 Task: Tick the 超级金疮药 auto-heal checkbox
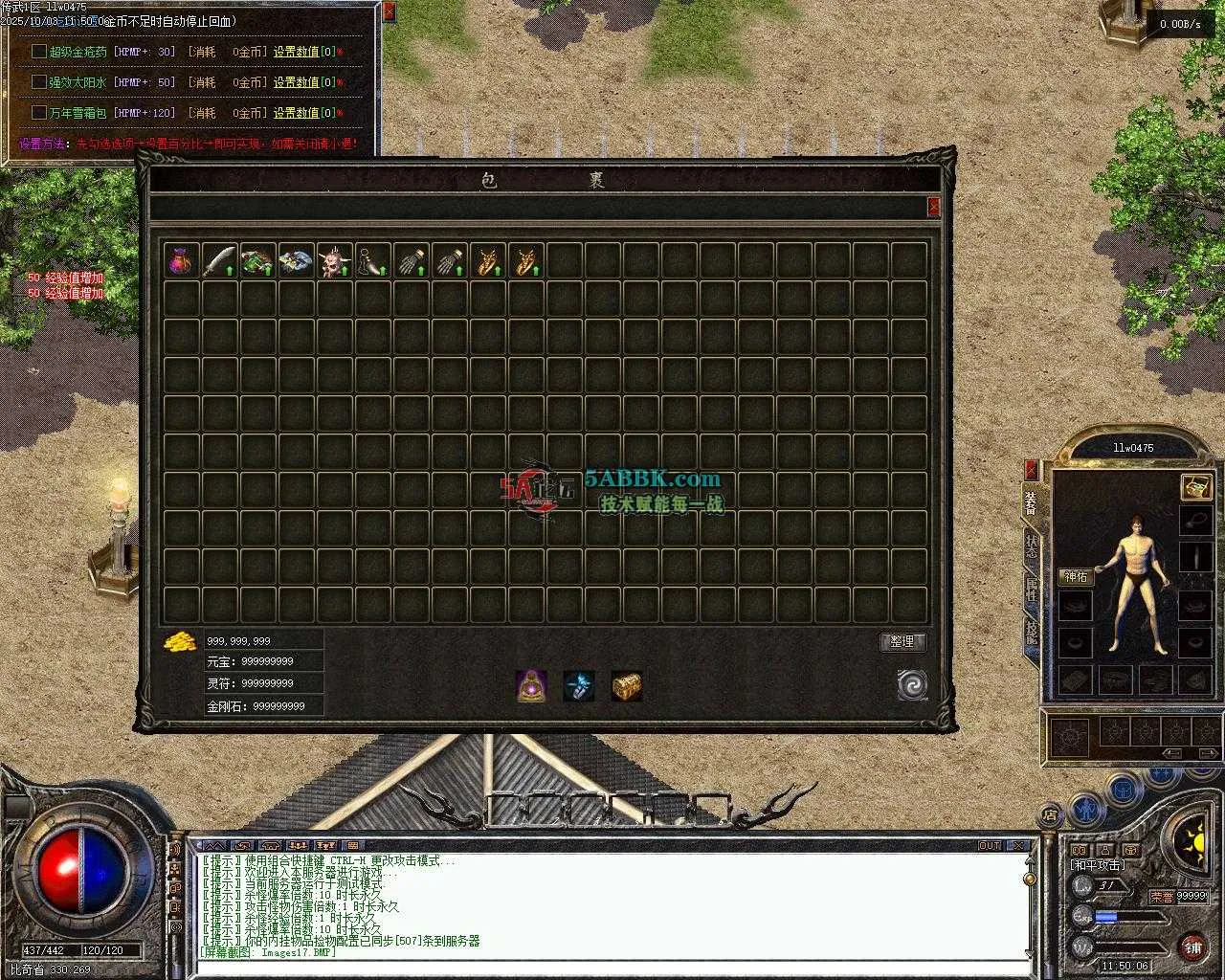point(39,52)
